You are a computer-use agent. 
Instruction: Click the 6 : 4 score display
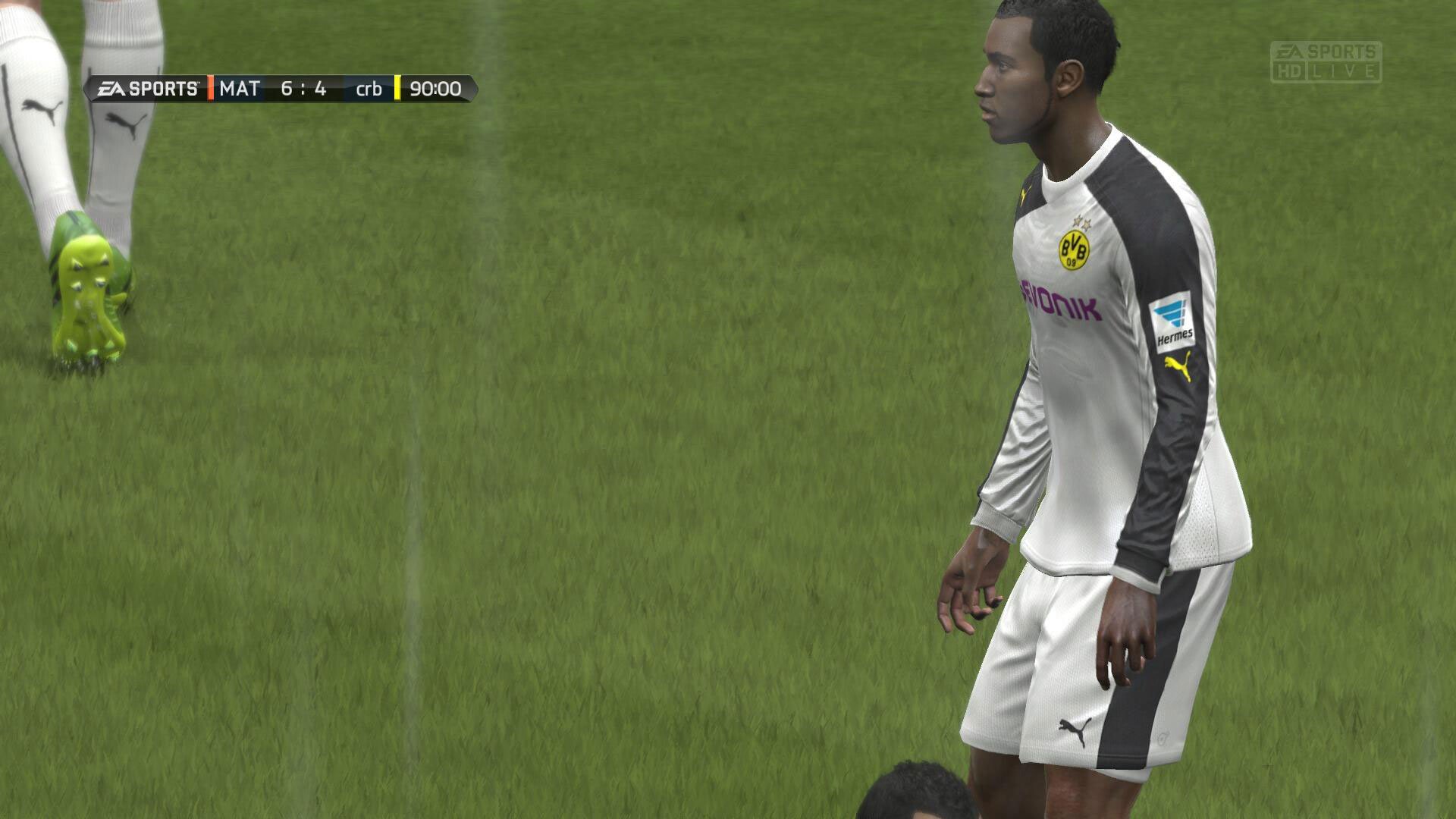click(303, 89)
